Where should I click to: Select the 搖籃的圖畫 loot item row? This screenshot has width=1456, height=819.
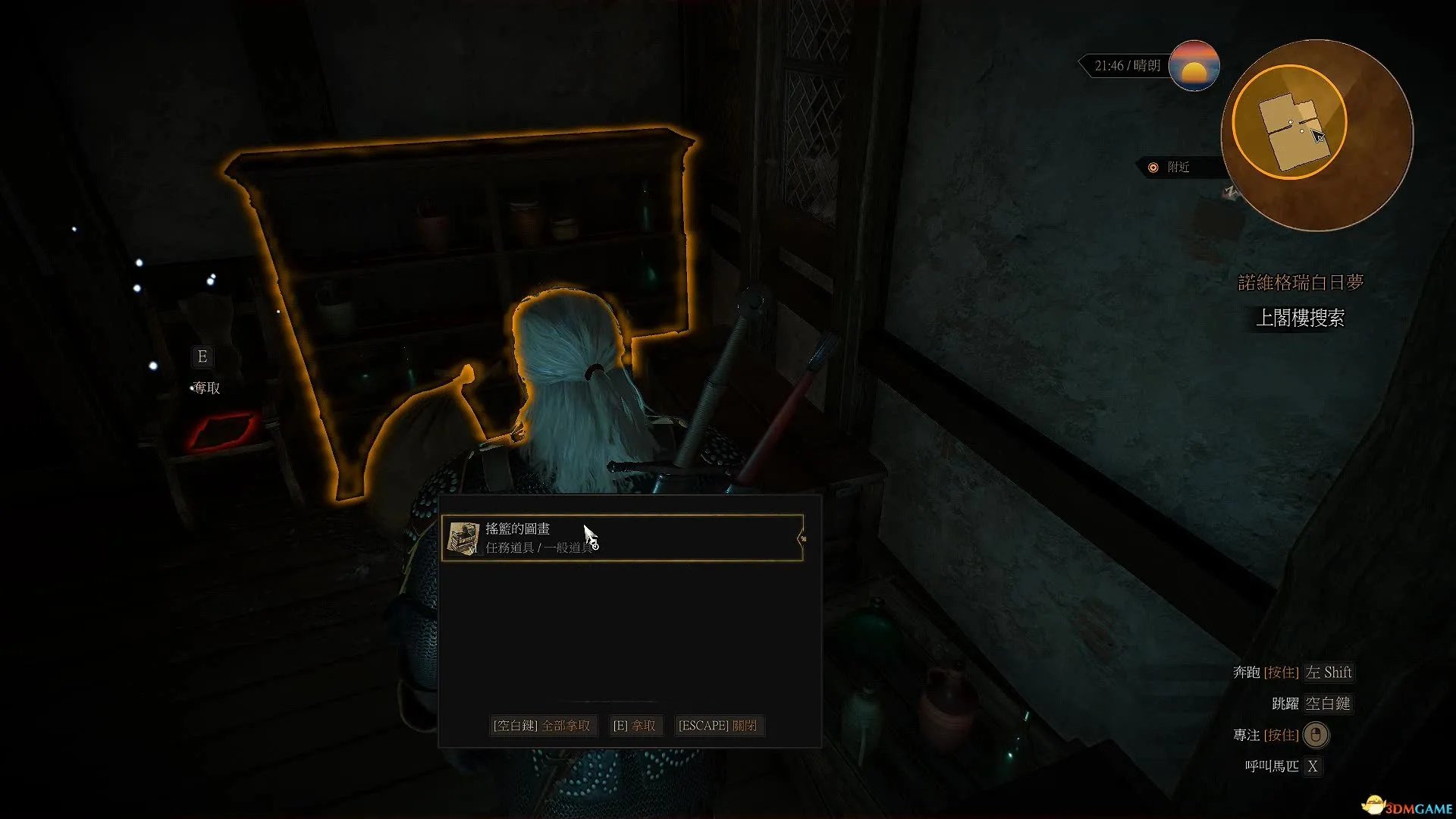(x=622, y=538)
